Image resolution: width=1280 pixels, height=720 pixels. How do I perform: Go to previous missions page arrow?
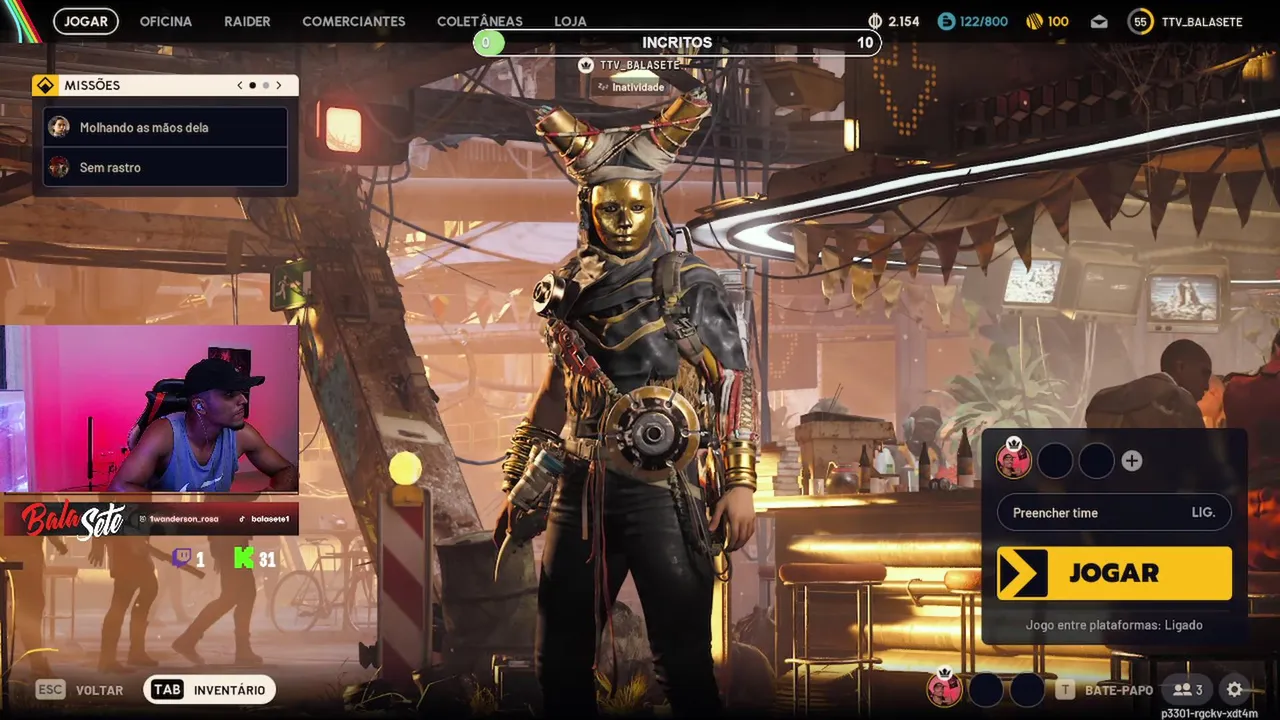[240, 86]
